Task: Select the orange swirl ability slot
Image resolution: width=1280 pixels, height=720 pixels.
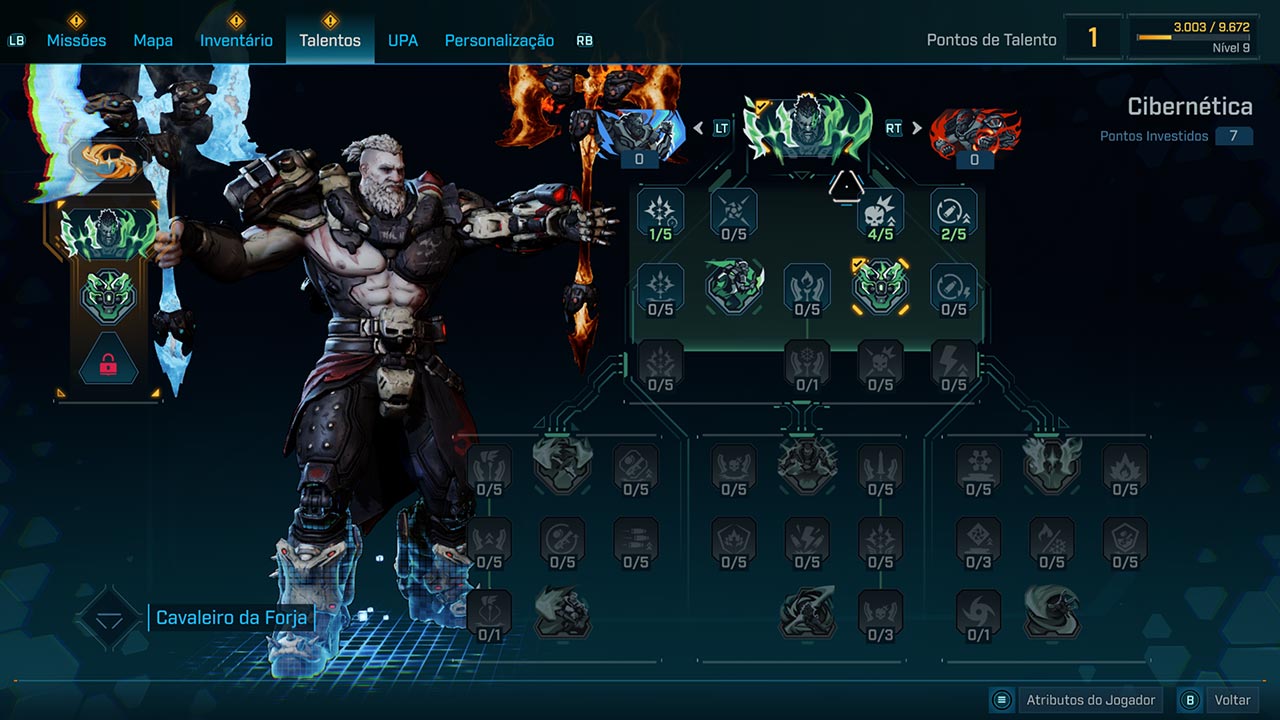Action: pyautogui.click(x=109, y=160)
